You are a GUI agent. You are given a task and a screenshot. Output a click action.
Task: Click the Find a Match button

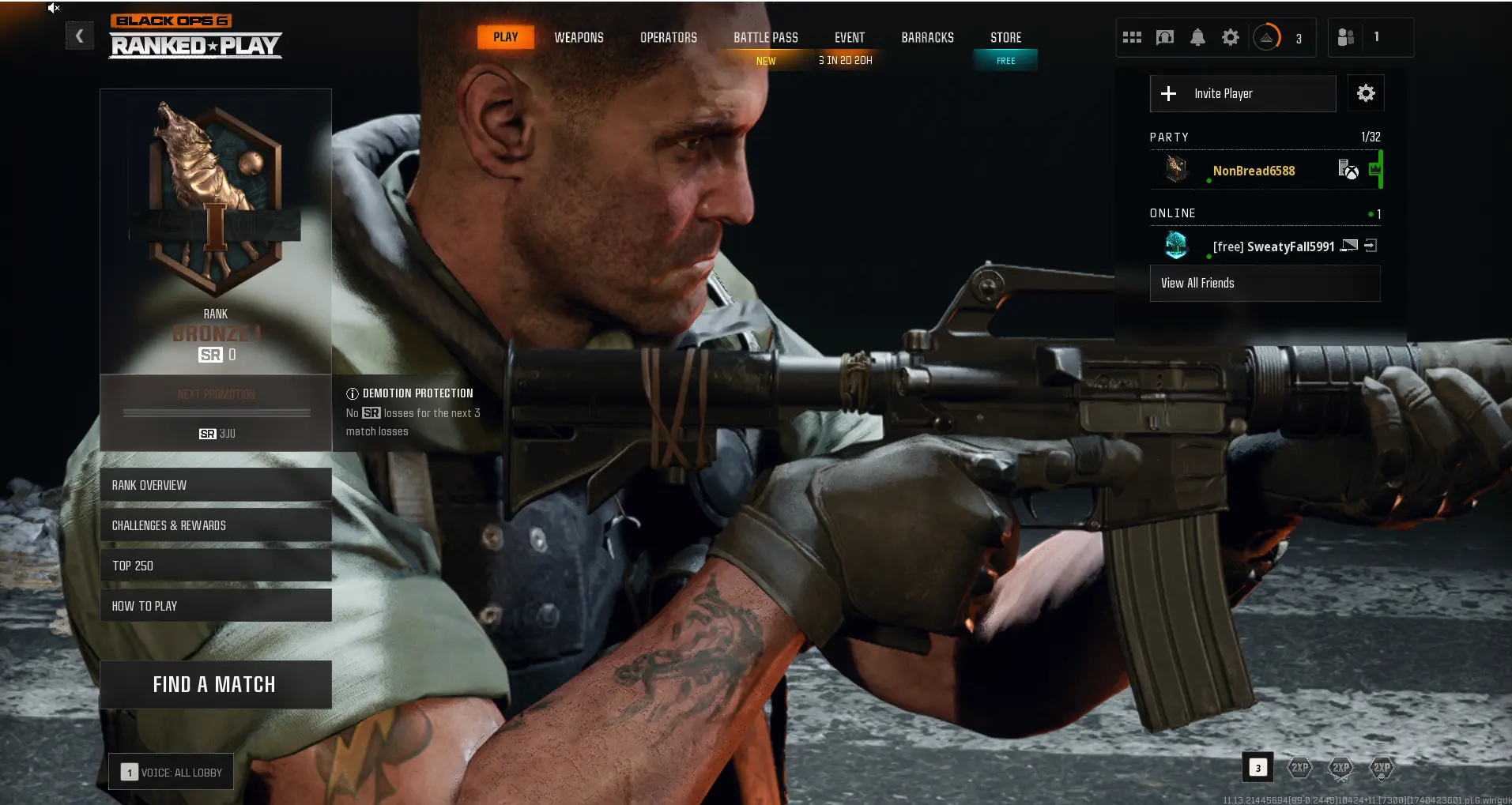tap(215, 684)
